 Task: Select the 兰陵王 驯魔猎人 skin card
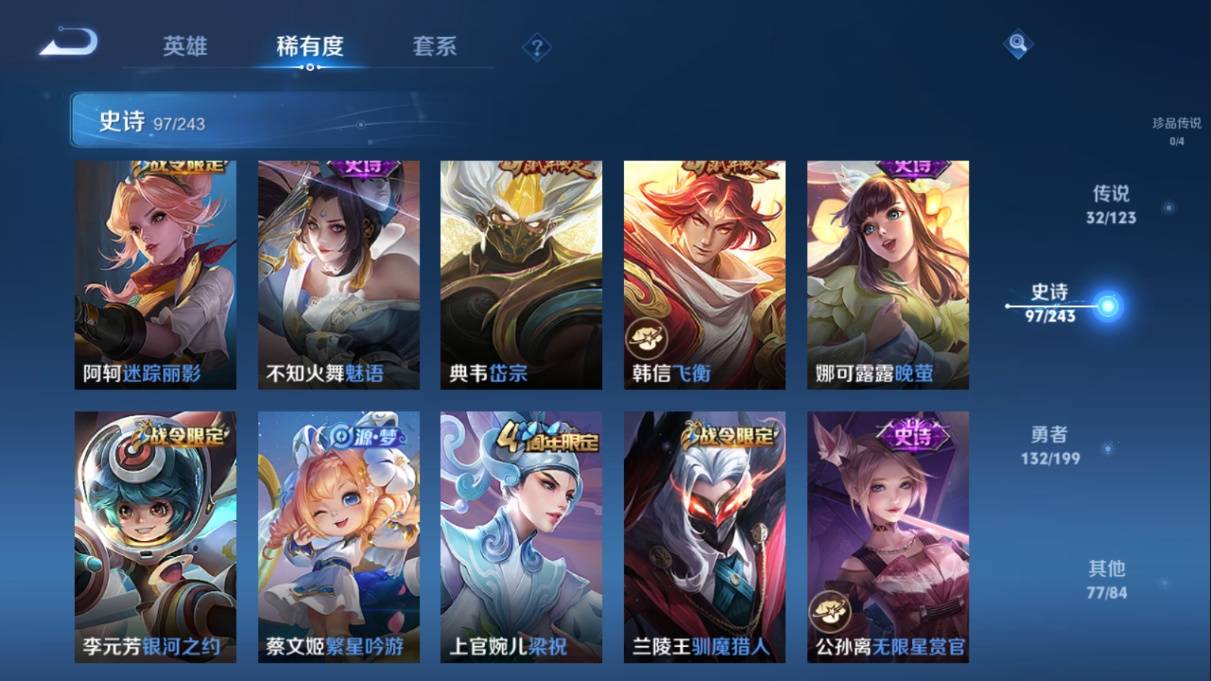coord(705,537)
